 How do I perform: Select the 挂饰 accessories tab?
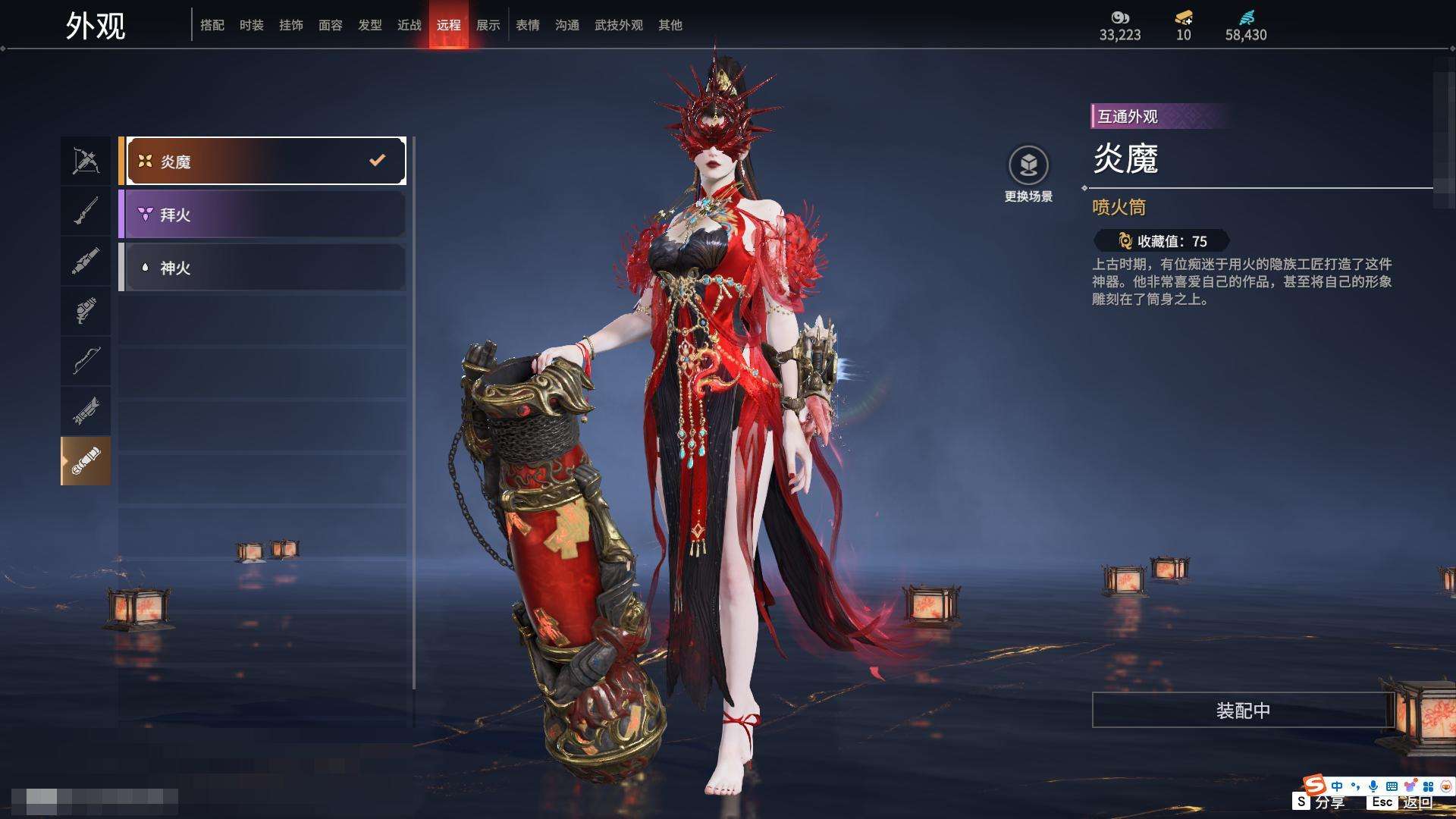(291, 25)
